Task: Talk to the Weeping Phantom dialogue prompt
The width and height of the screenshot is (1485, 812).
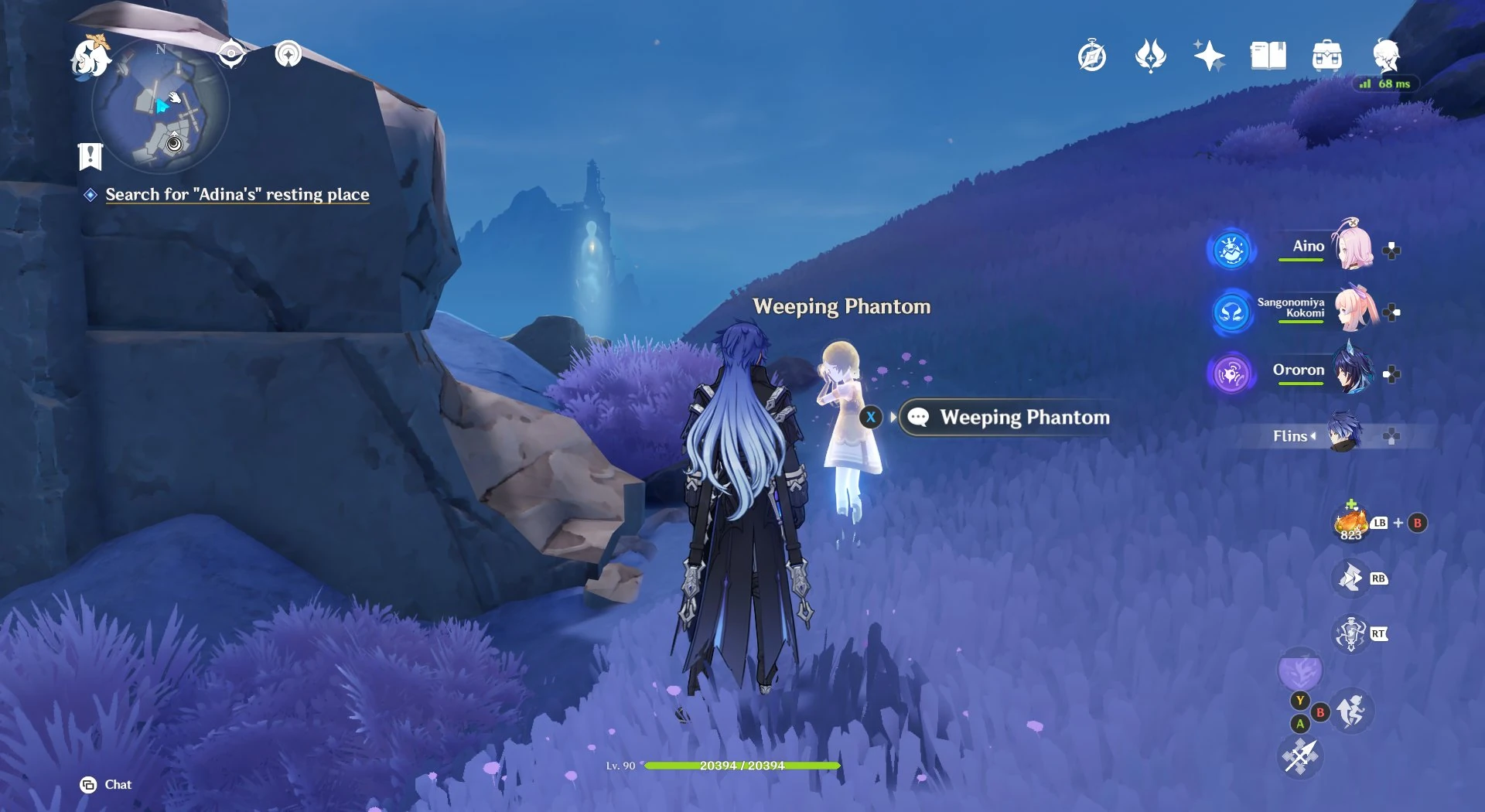Action: pyautogui.click(x=1003, y=418)
